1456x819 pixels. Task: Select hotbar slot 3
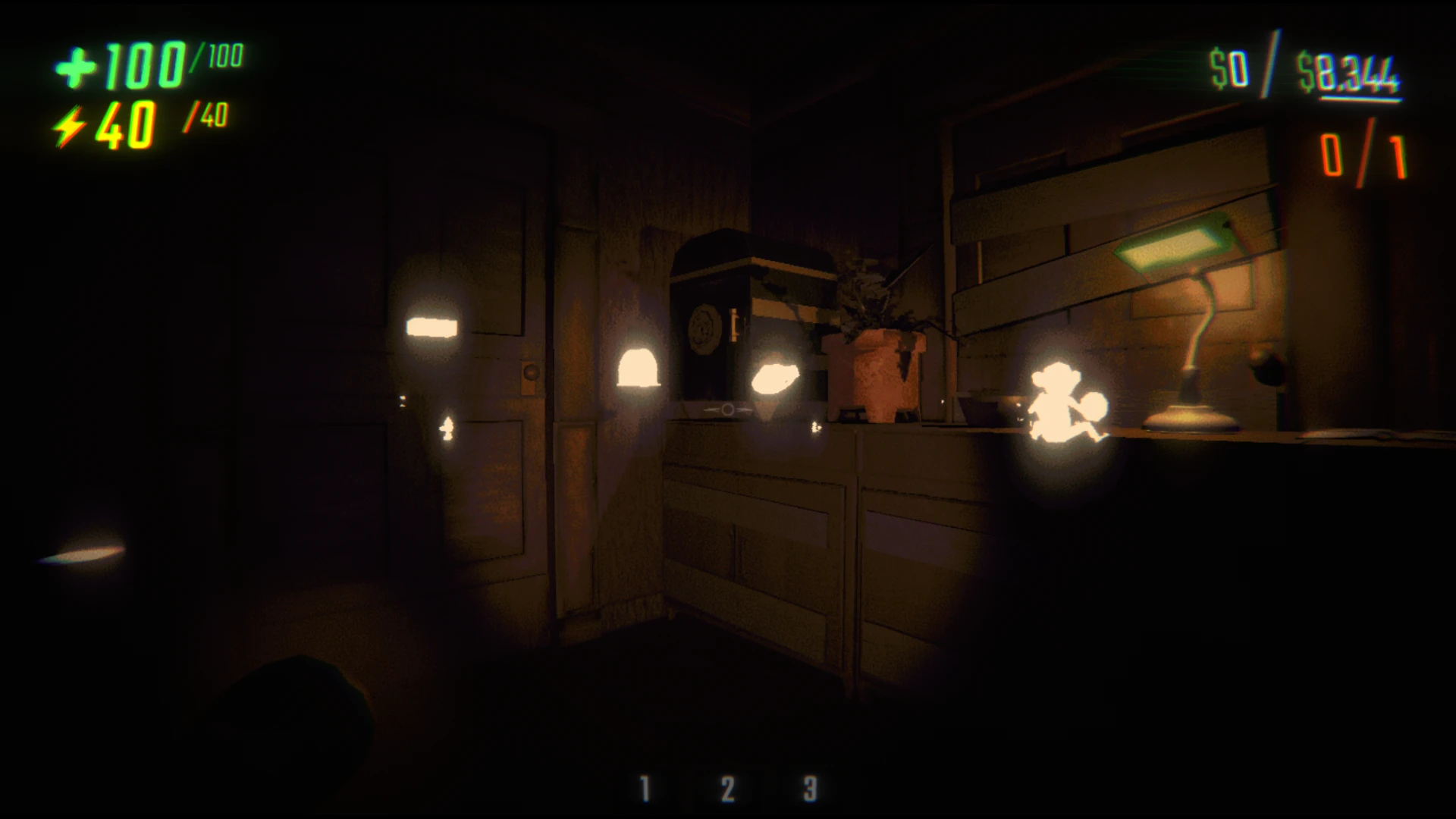(811, 786)
